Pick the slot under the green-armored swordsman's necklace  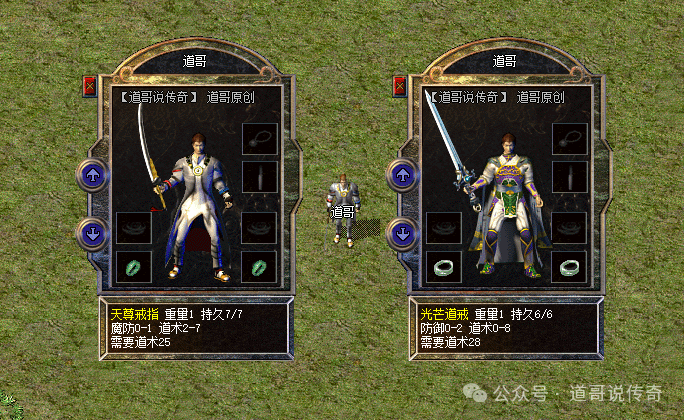coord(569,177)
